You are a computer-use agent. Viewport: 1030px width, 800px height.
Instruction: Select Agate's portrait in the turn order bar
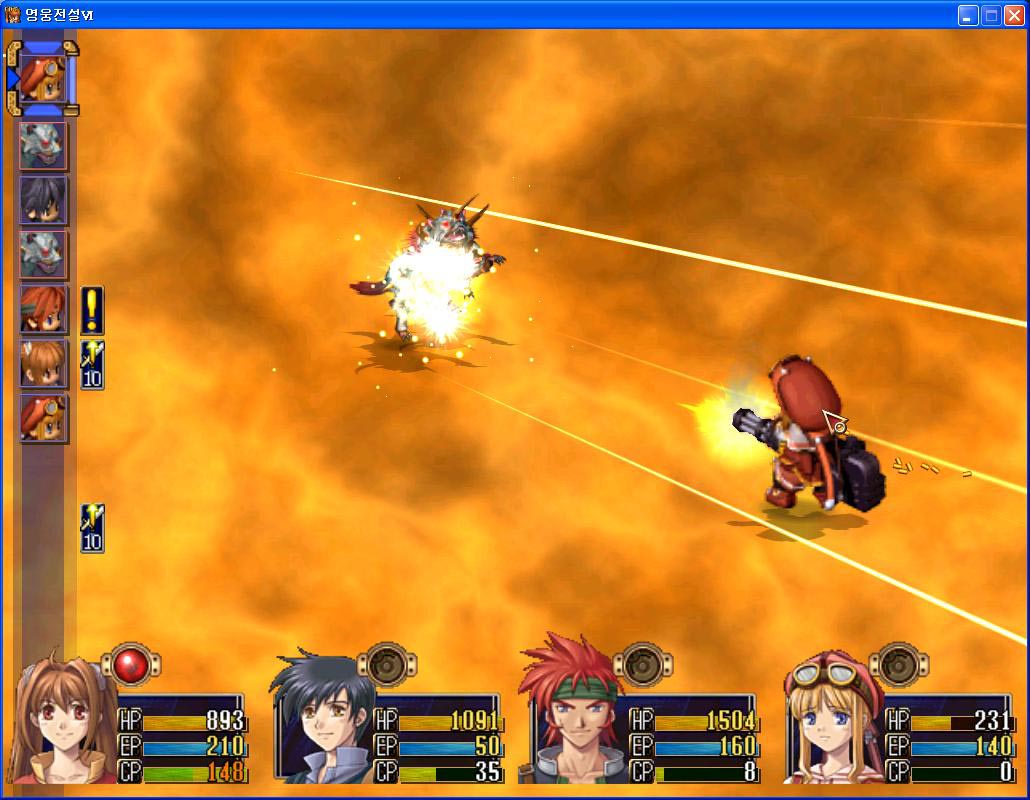point(43,309)
